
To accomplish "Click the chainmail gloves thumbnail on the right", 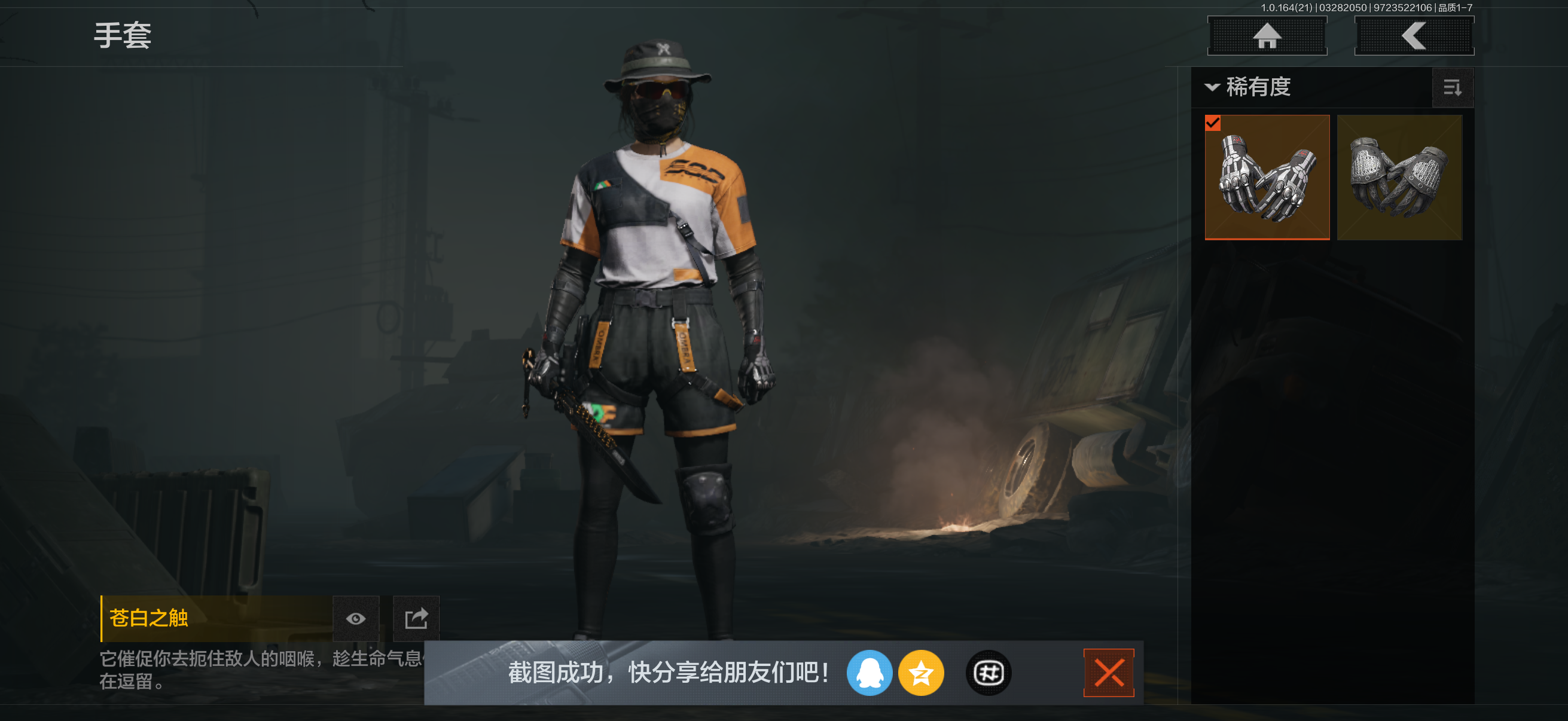I will point(1399,176).
